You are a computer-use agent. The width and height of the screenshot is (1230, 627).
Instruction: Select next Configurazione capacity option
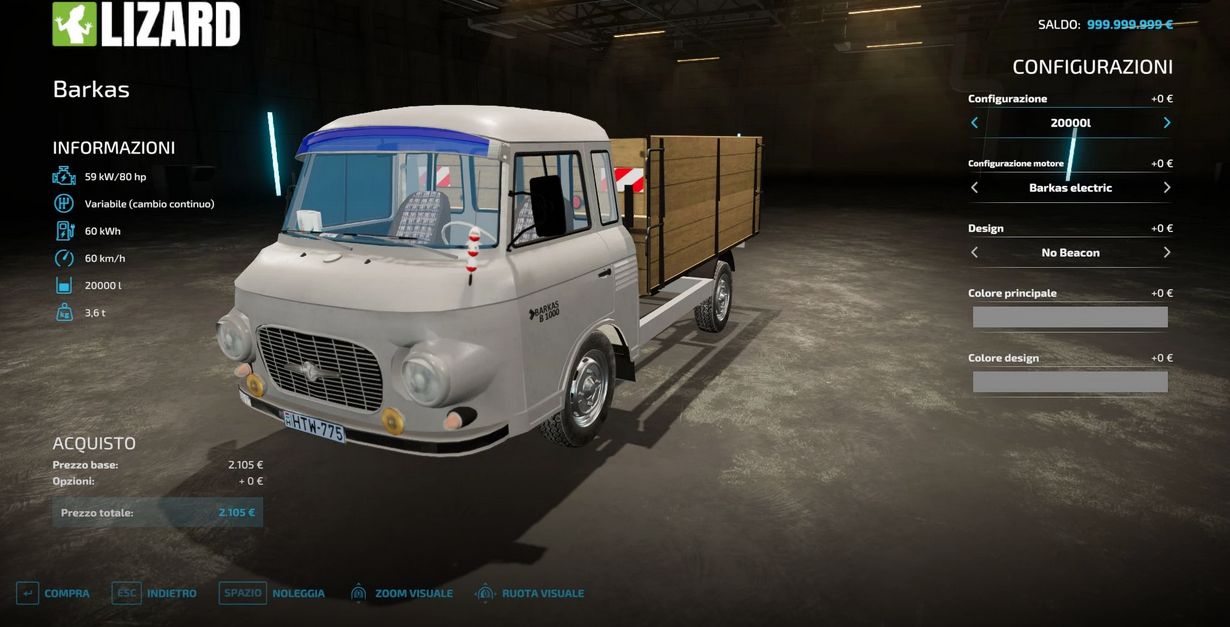pyautogui.click(x=1166, y=123)
